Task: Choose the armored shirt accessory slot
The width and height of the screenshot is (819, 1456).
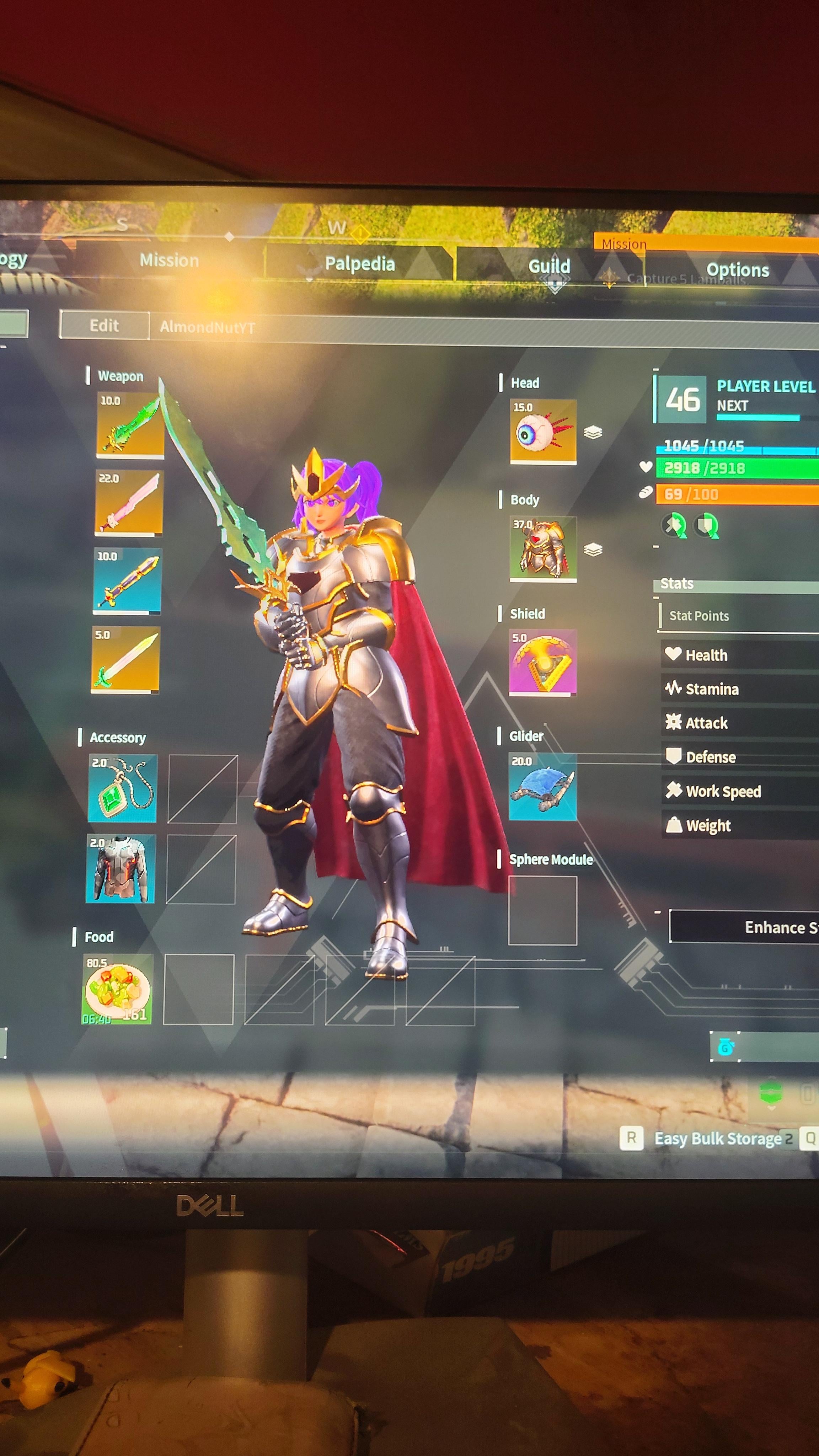Action: coord(121,868)
